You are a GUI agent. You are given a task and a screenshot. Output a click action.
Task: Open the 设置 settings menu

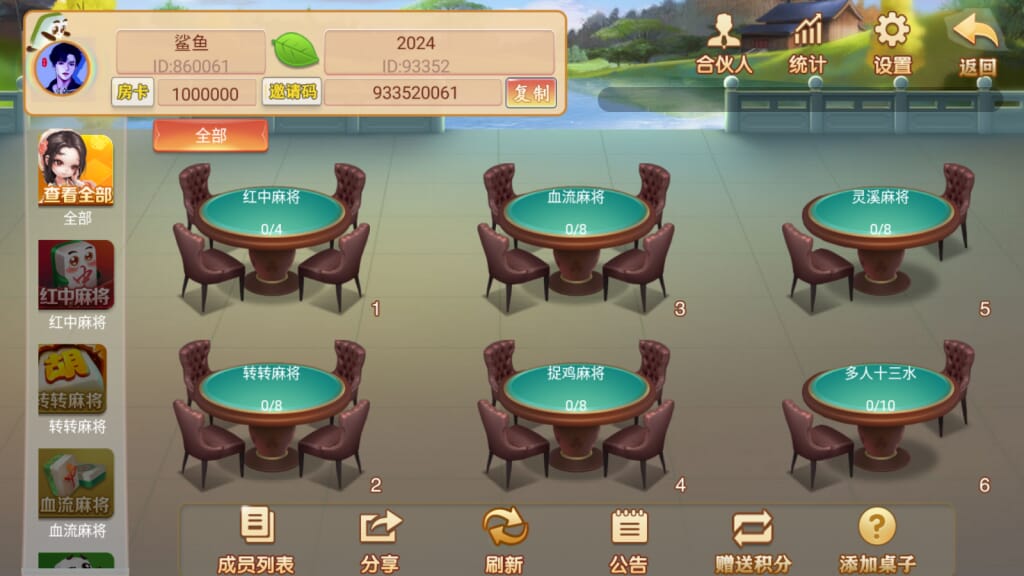pos(892,45)
